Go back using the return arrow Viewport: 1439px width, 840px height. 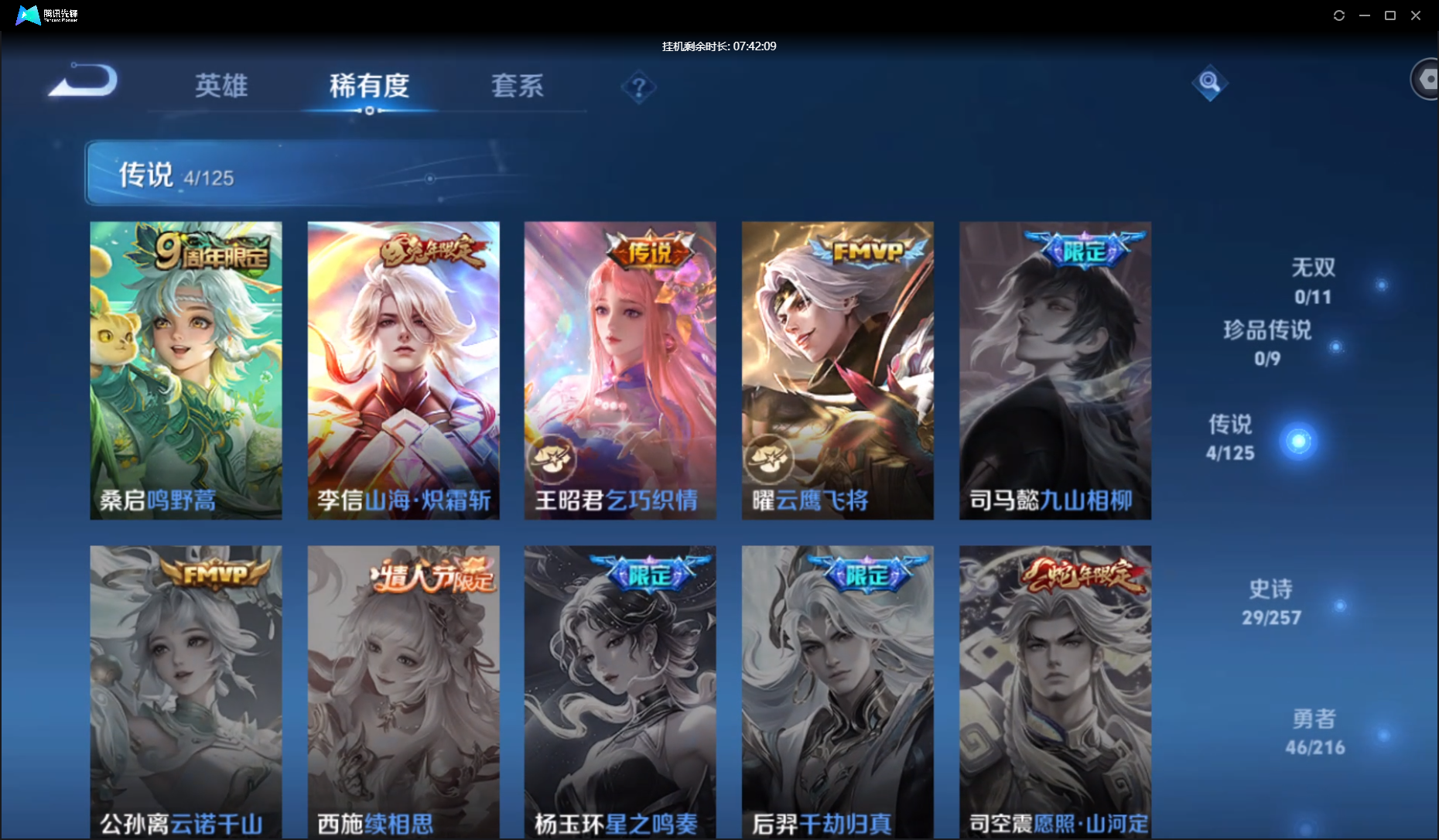click(83, 81)
